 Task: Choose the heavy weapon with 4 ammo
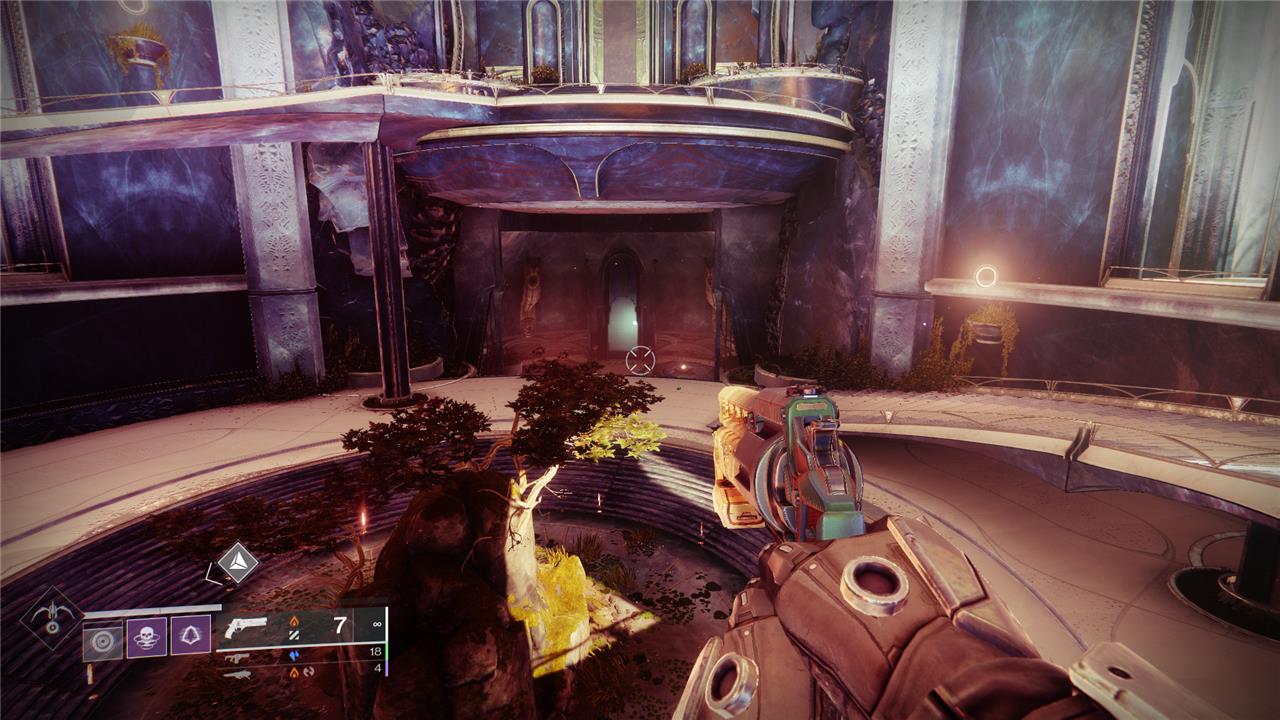(x=237, y=673)
